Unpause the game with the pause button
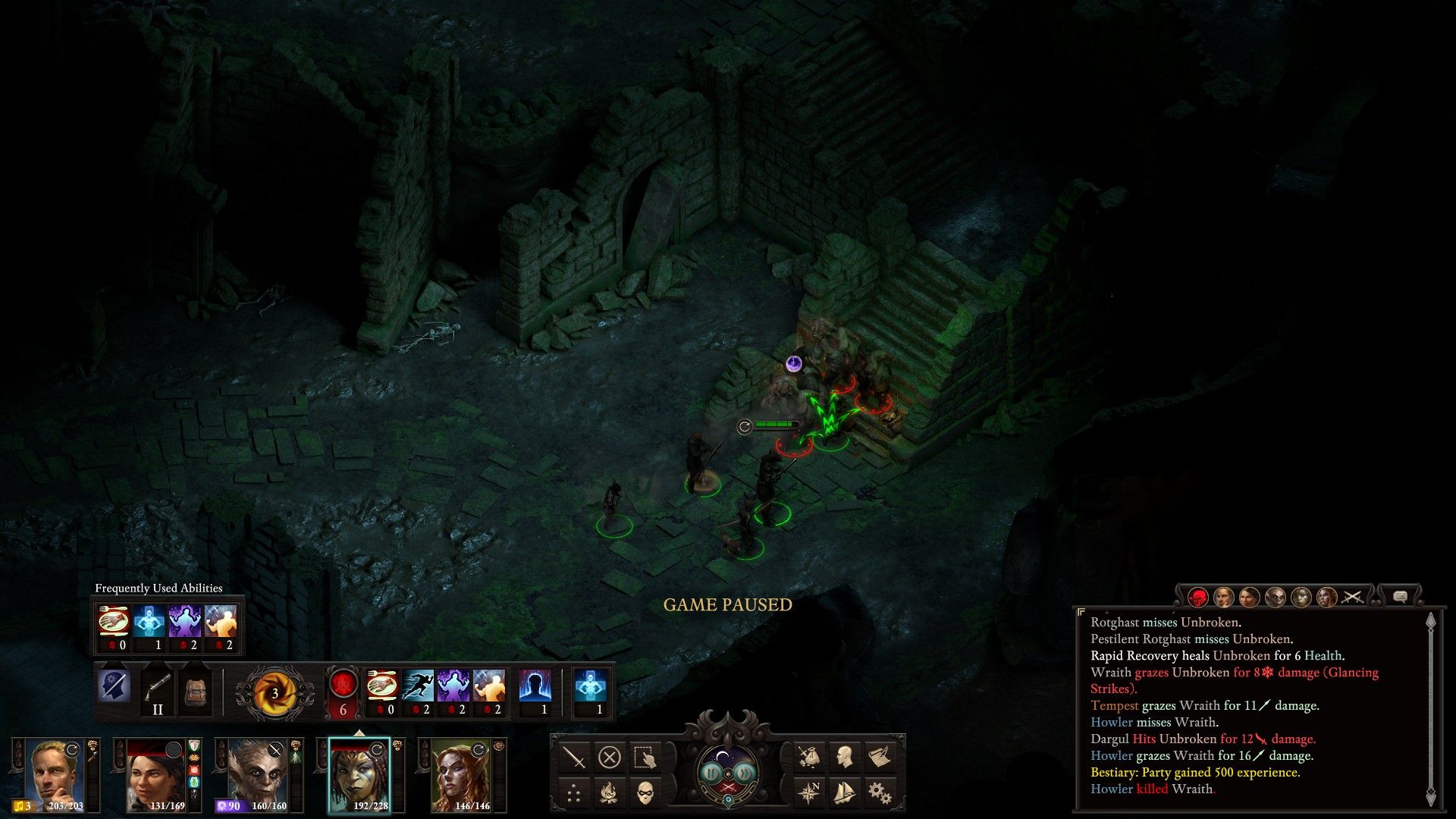 [712, 773]
